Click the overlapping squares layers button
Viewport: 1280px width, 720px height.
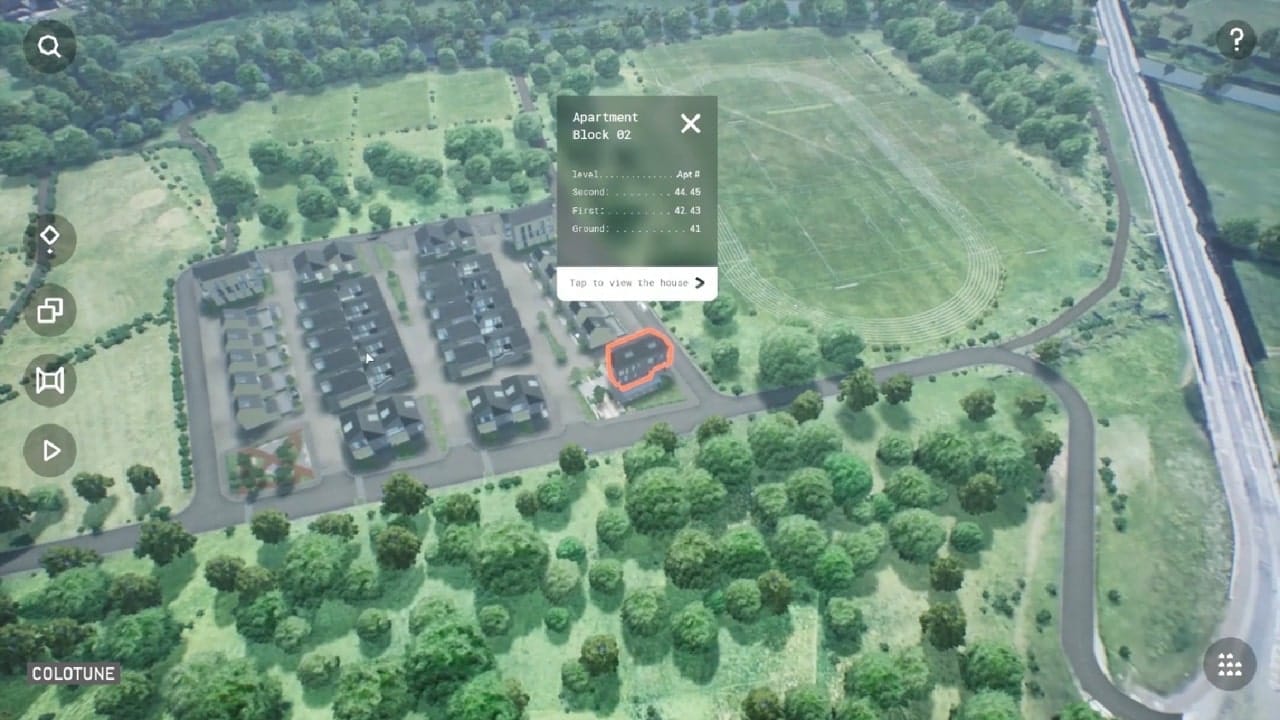(x=49, y=311)
